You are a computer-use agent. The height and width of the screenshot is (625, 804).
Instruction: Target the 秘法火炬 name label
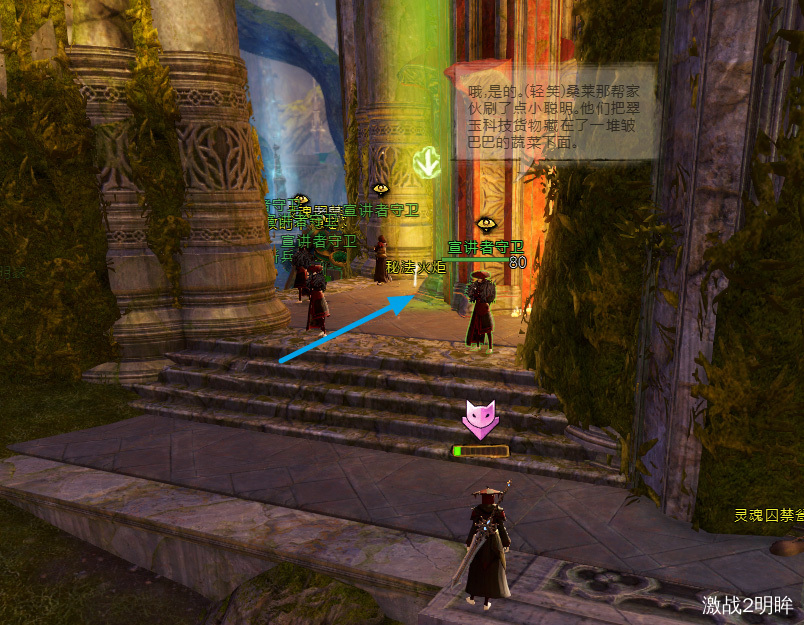416,267
